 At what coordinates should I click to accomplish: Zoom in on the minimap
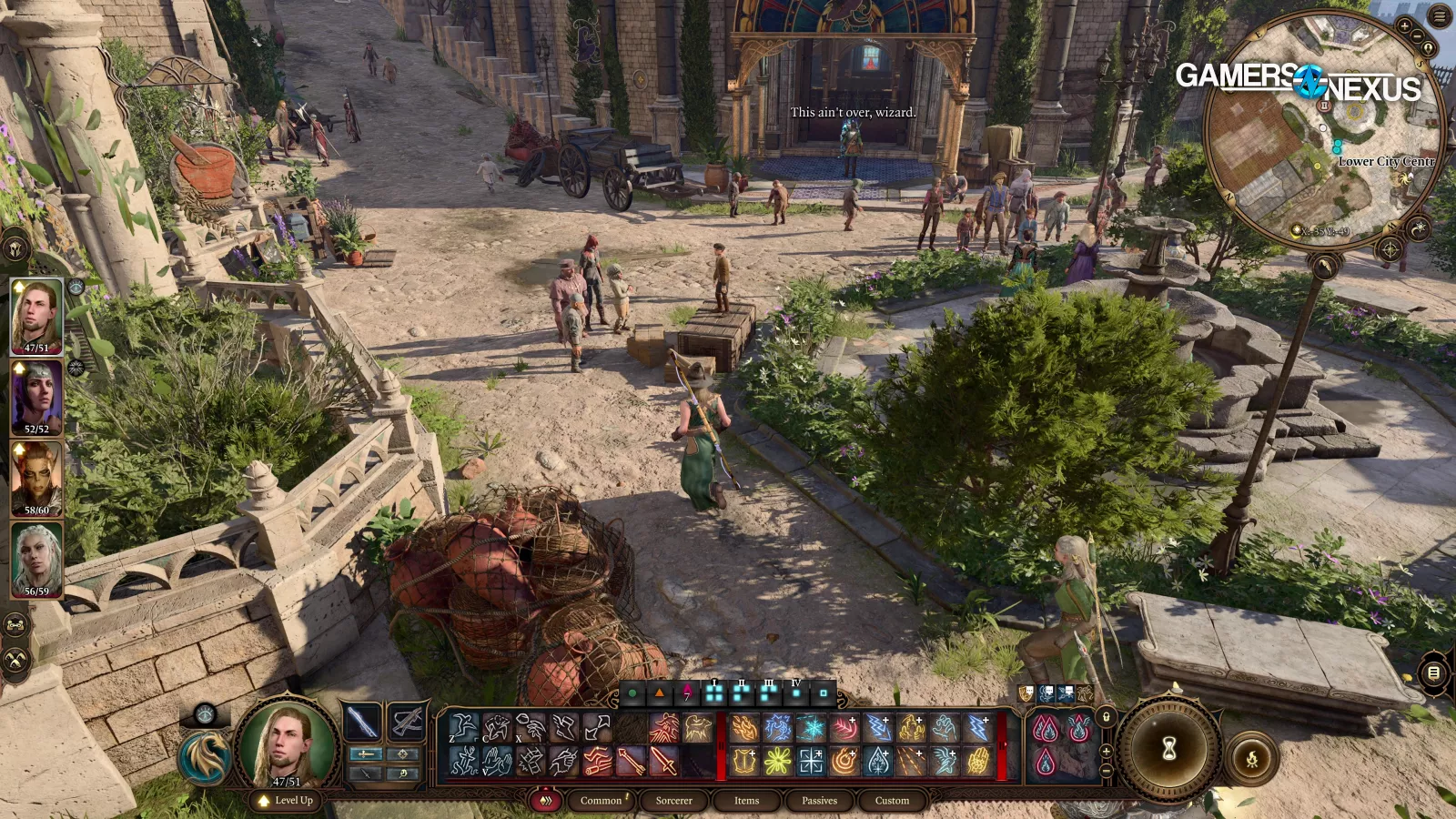tap(1404, 26)
